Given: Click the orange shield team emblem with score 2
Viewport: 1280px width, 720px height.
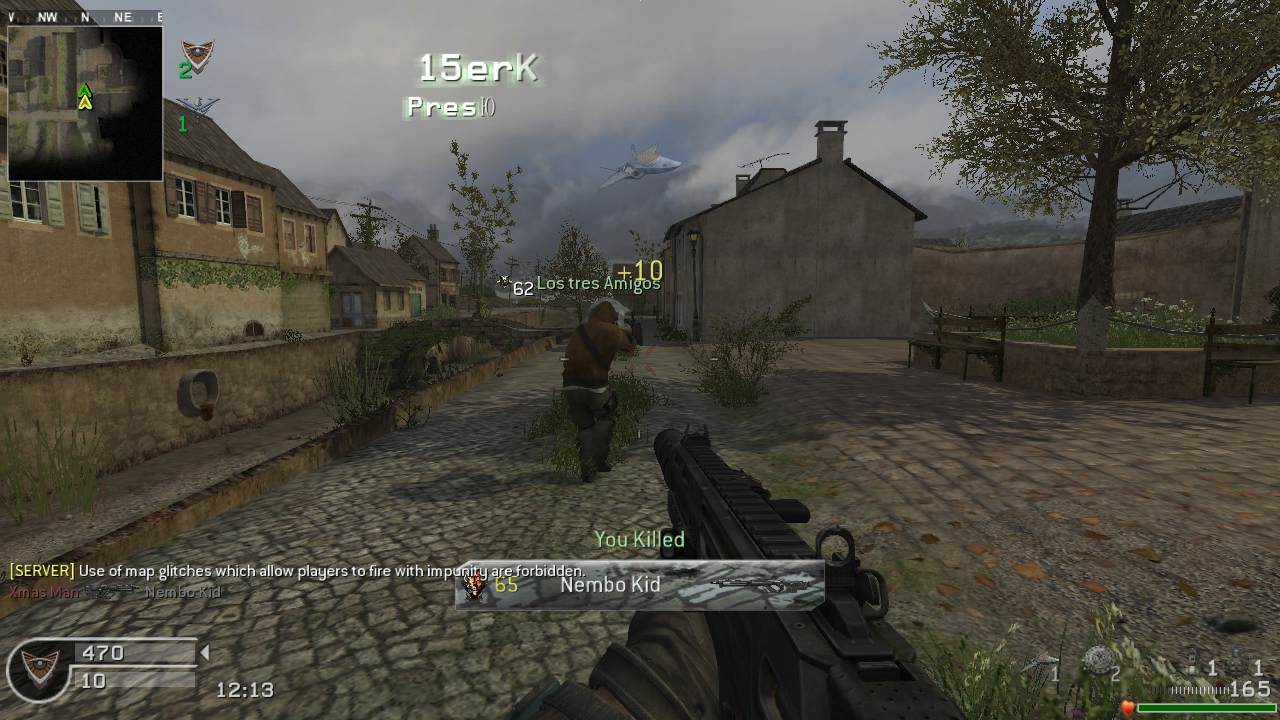Looking at the screenshot, I should 198,54.
